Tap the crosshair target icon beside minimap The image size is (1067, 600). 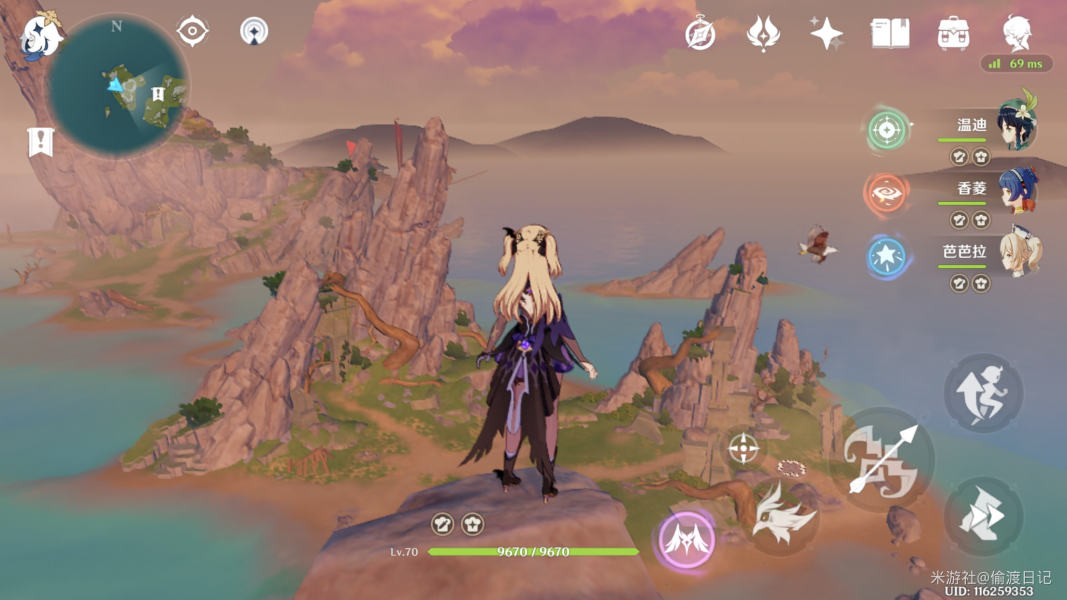(x=192, y=31)
